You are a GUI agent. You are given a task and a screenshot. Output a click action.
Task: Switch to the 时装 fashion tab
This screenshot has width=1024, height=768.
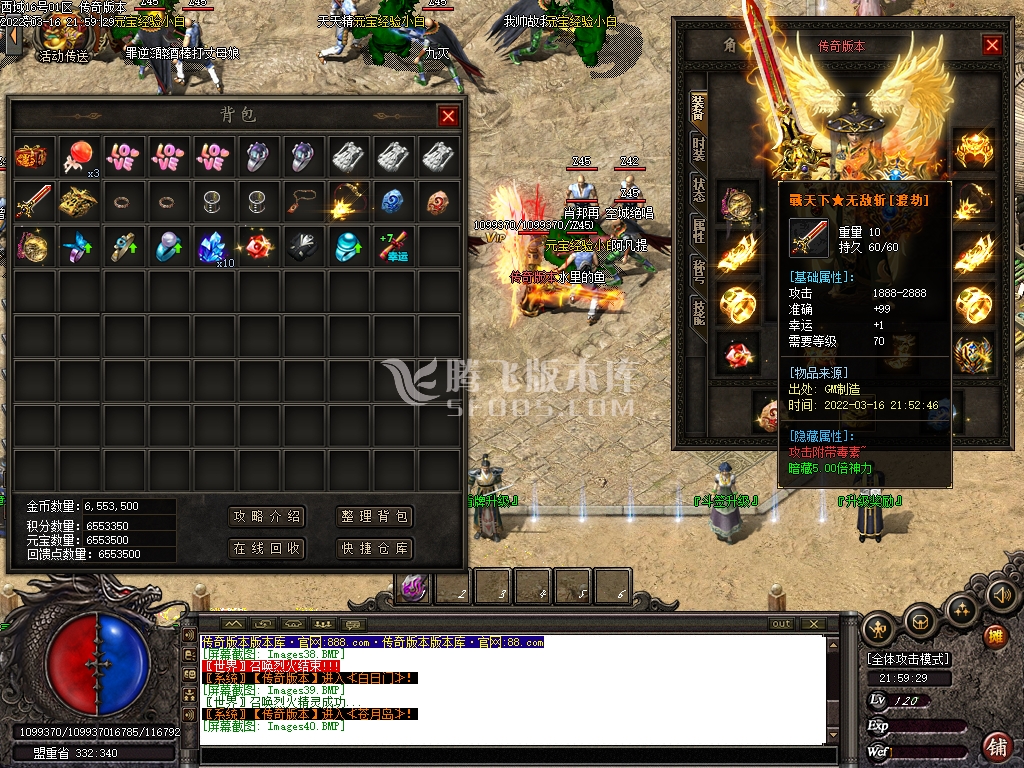698,148
